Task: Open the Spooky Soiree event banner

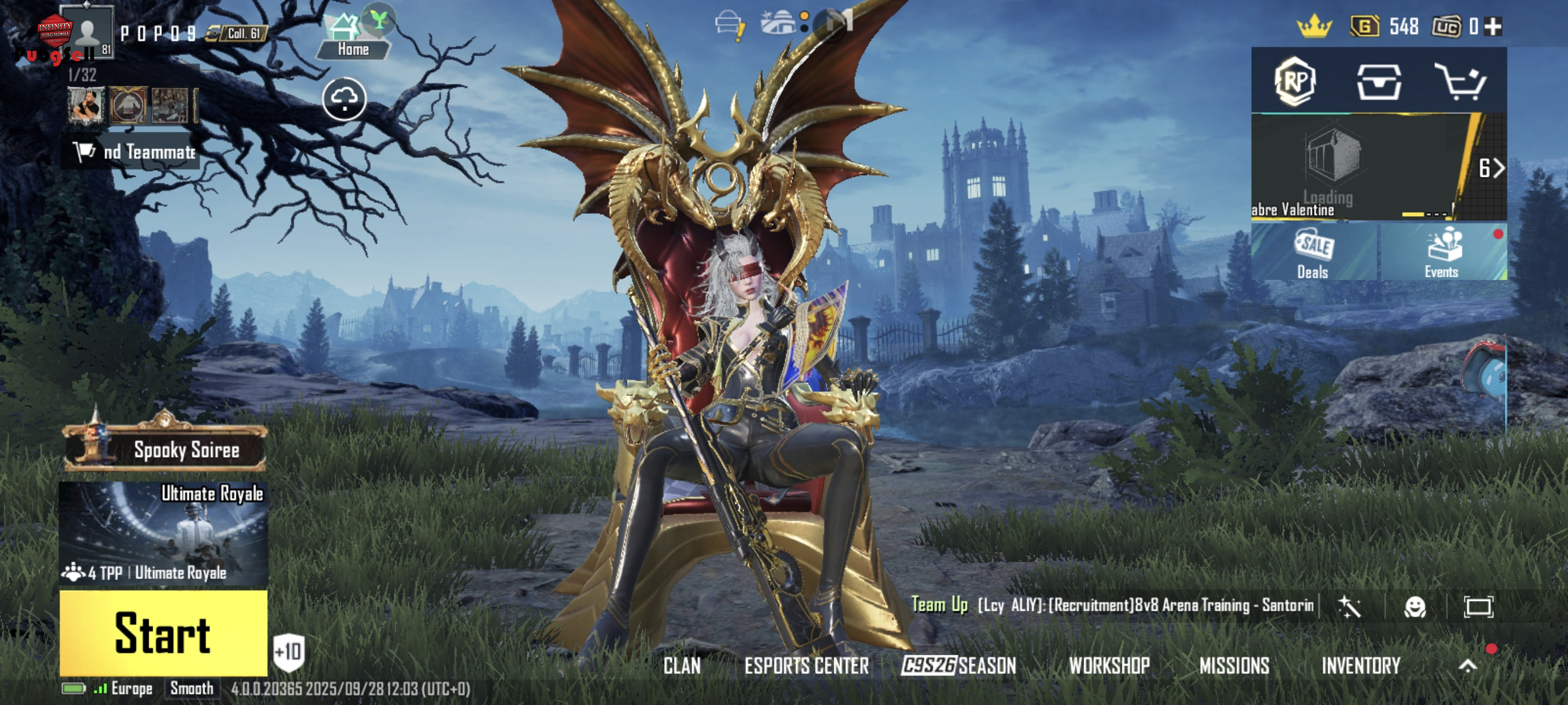Action: click(x=165, y=450)
